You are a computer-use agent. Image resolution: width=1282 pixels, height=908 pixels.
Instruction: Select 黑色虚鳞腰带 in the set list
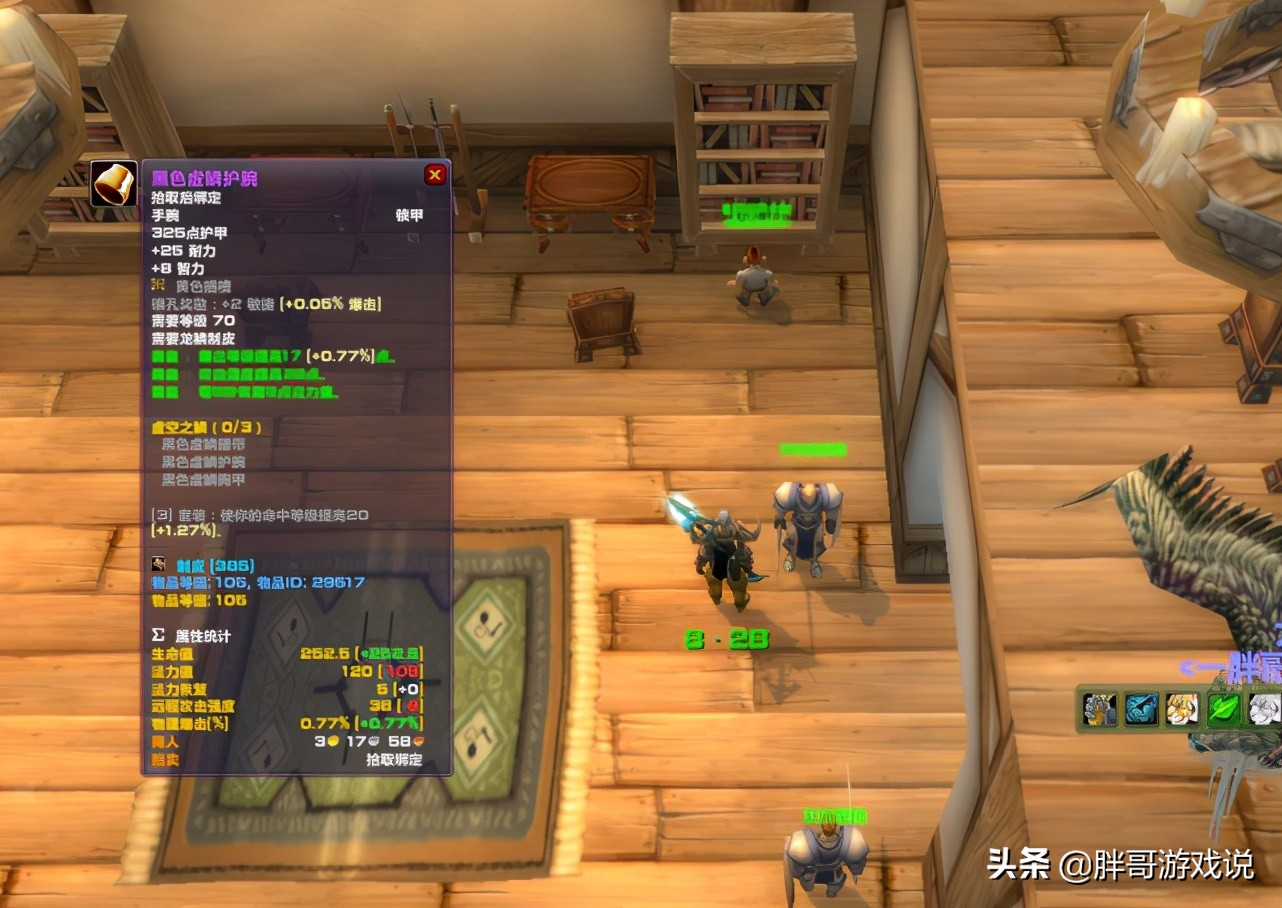[x=202, y=445]
